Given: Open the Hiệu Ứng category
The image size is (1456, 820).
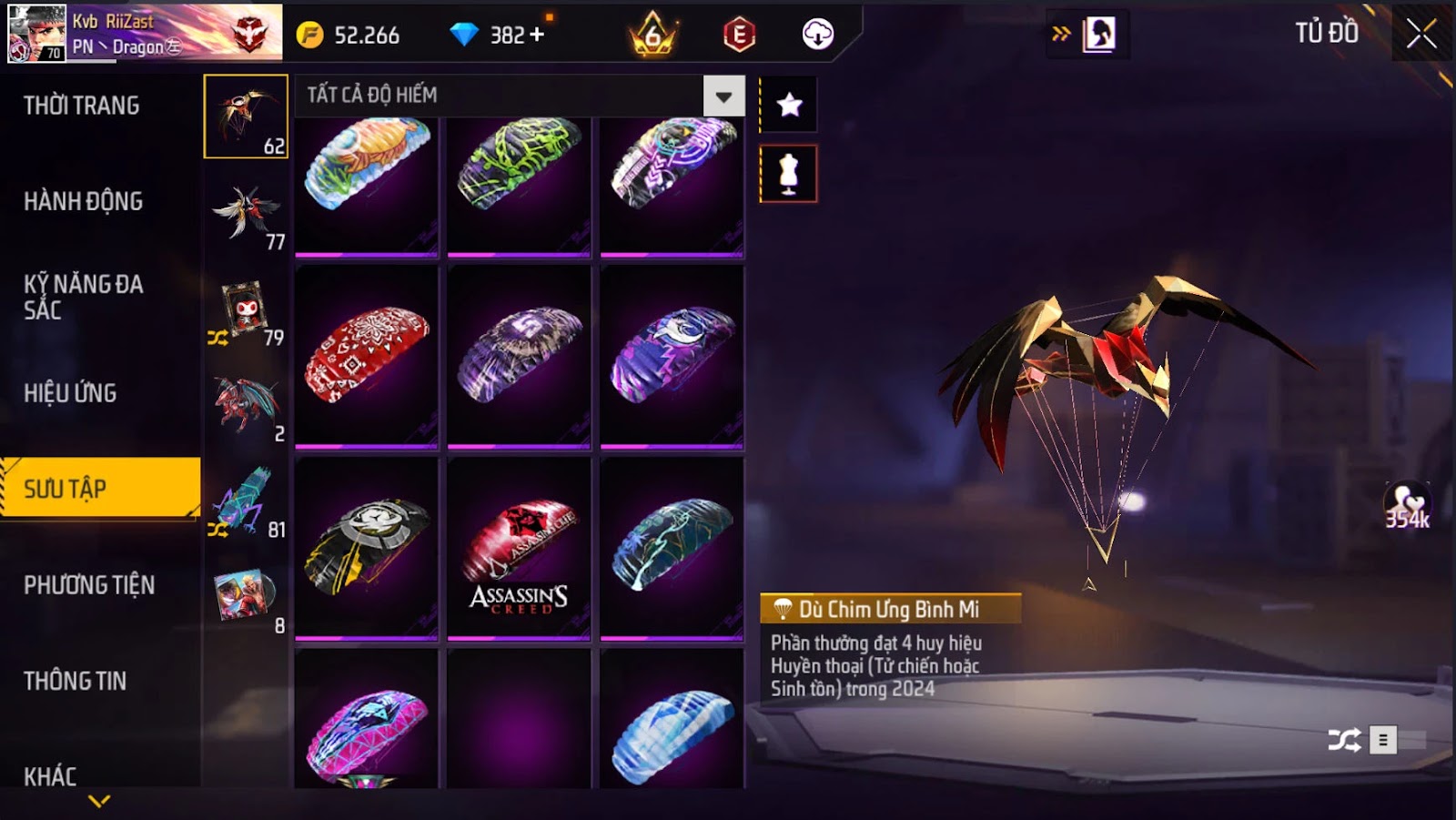Looking at the screenshot, I should point(70,393).
